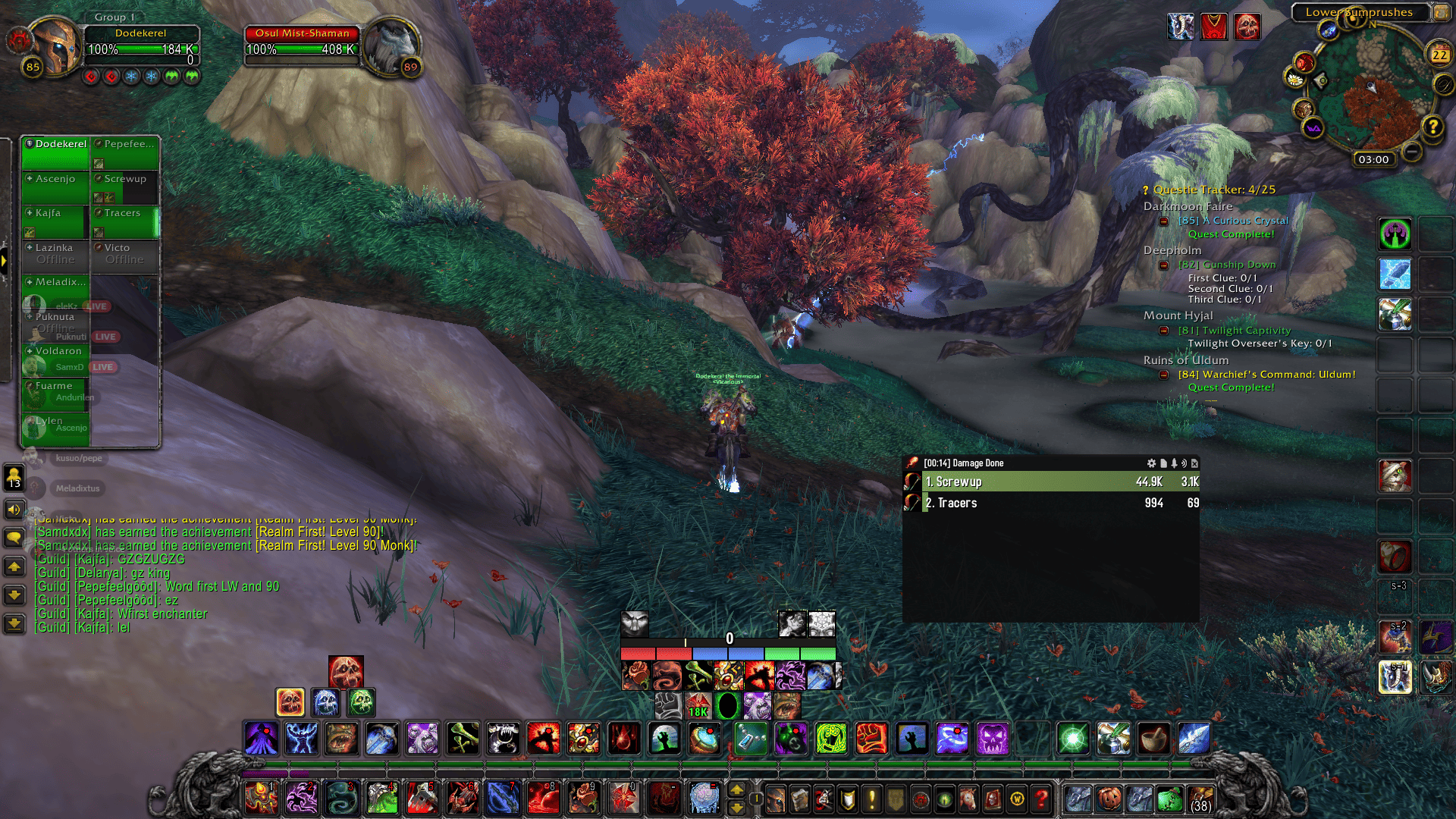Open the red question mark help button

point(1042,799)
